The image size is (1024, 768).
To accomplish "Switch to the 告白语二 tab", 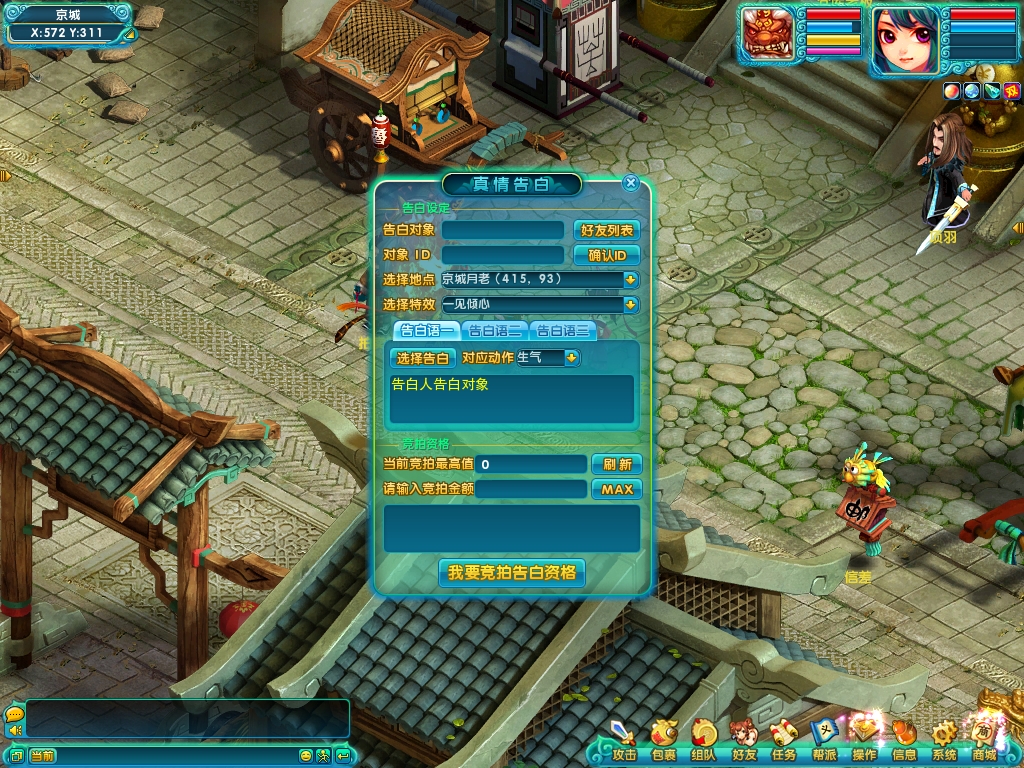I will point(494,331).
